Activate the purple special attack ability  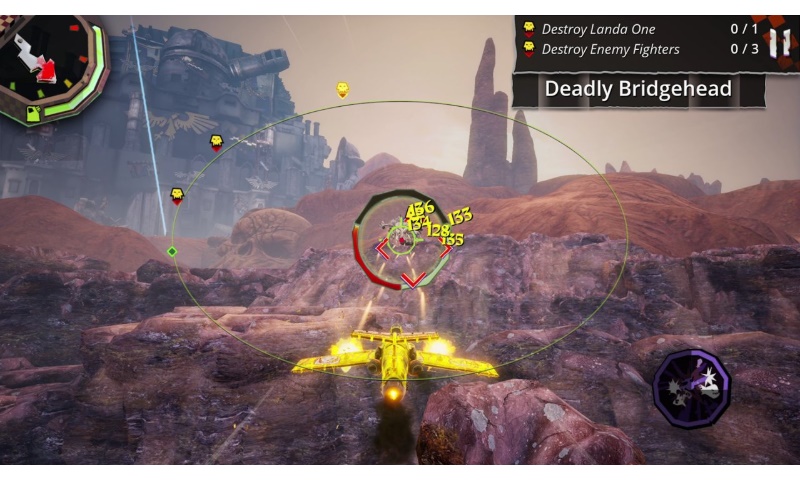(691, 388)
